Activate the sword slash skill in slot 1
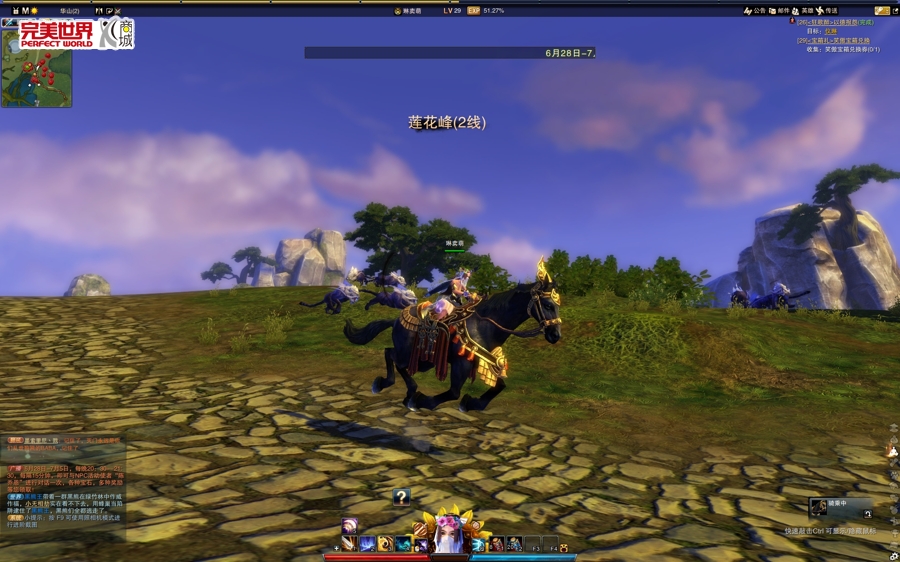 [349, 544]
